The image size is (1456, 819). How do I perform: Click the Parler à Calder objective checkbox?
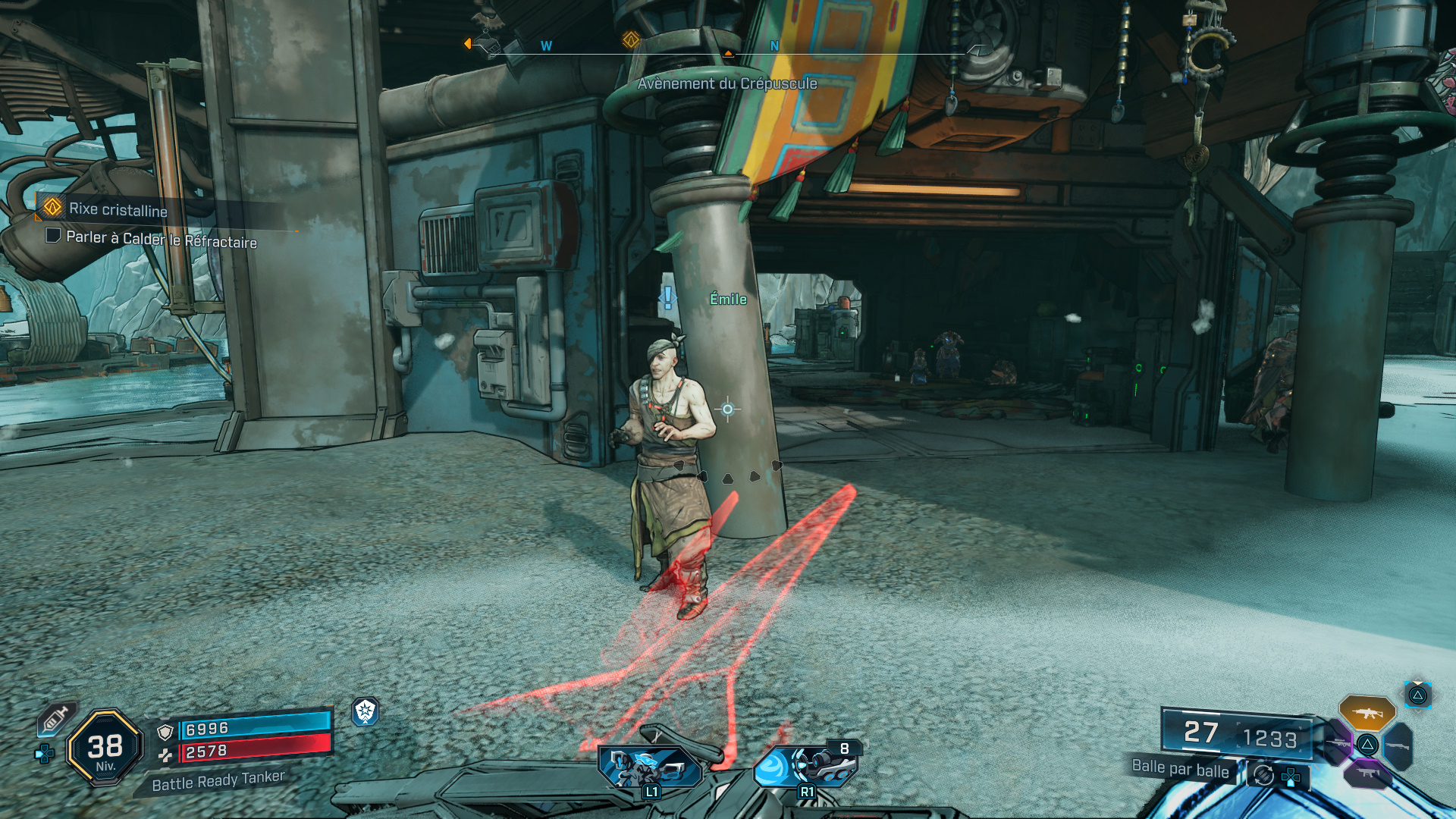(x=53, y=235)
